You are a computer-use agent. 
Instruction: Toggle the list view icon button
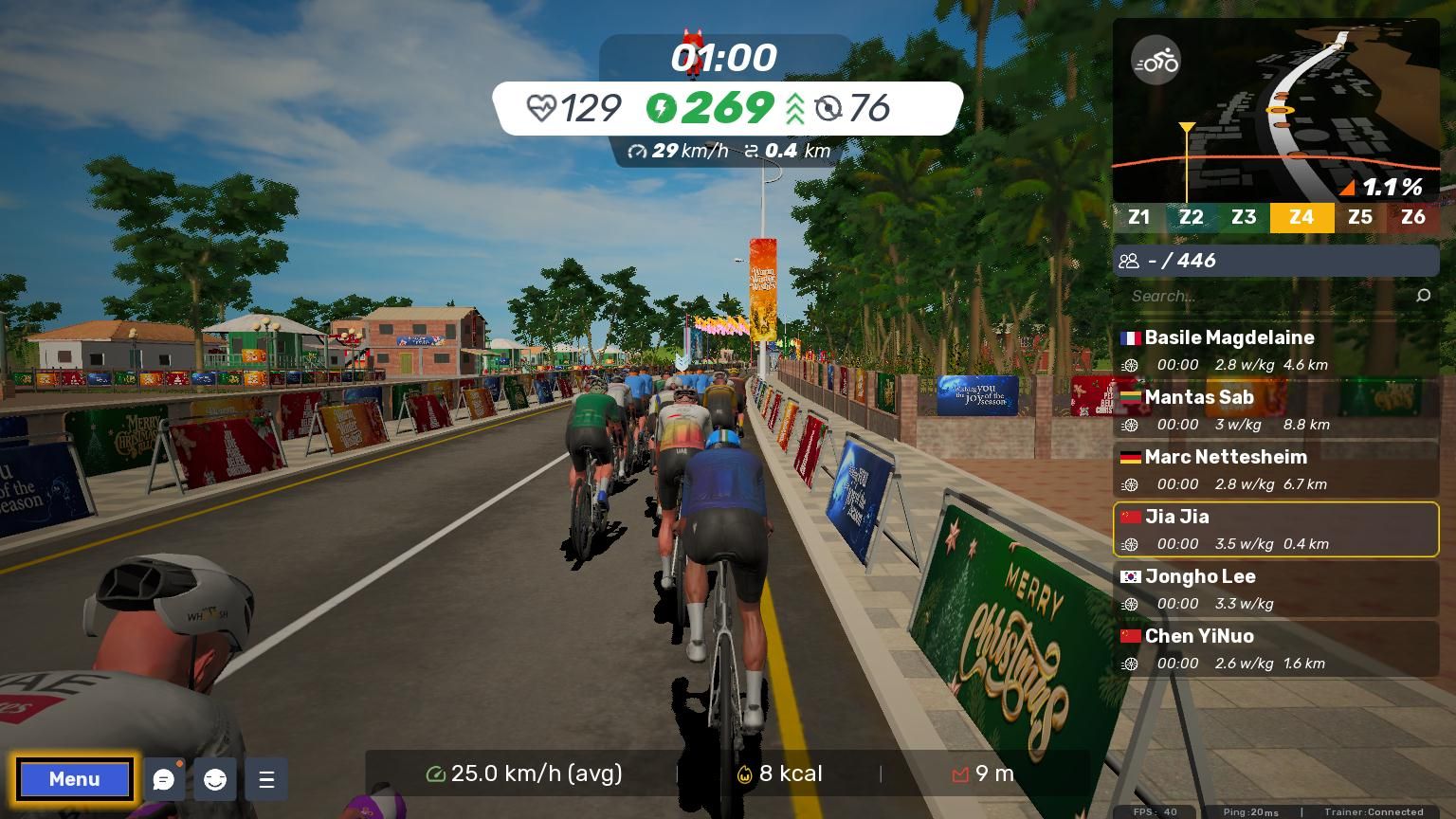[266, 779]
